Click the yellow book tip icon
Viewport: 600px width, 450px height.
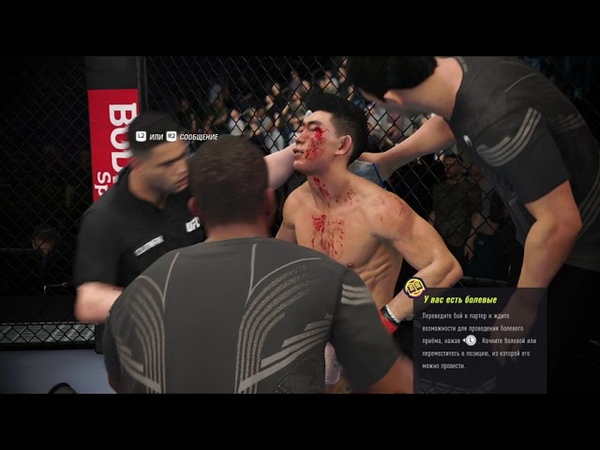(x=414, y=288)
